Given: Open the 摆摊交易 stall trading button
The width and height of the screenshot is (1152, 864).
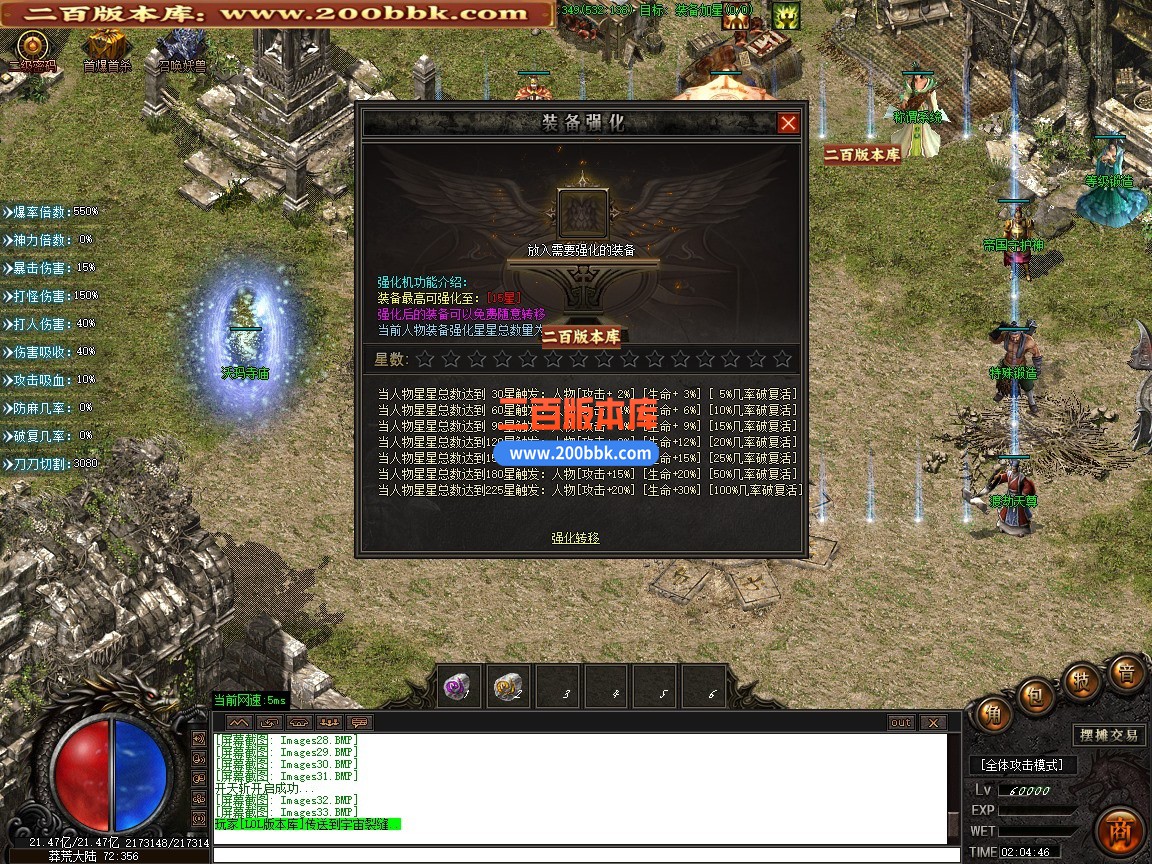Looking at the screenshot, I should [x=1108, y=735].
